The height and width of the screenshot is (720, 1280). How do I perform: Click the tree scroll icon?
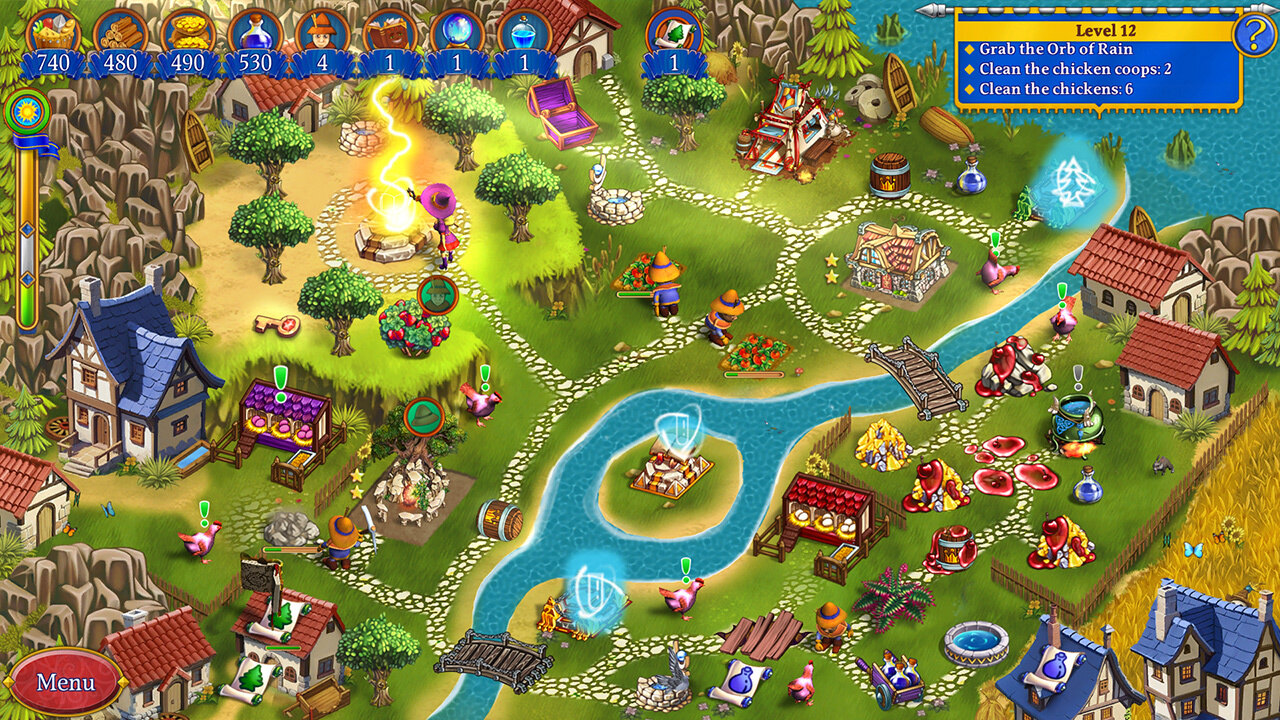point(673,31)
